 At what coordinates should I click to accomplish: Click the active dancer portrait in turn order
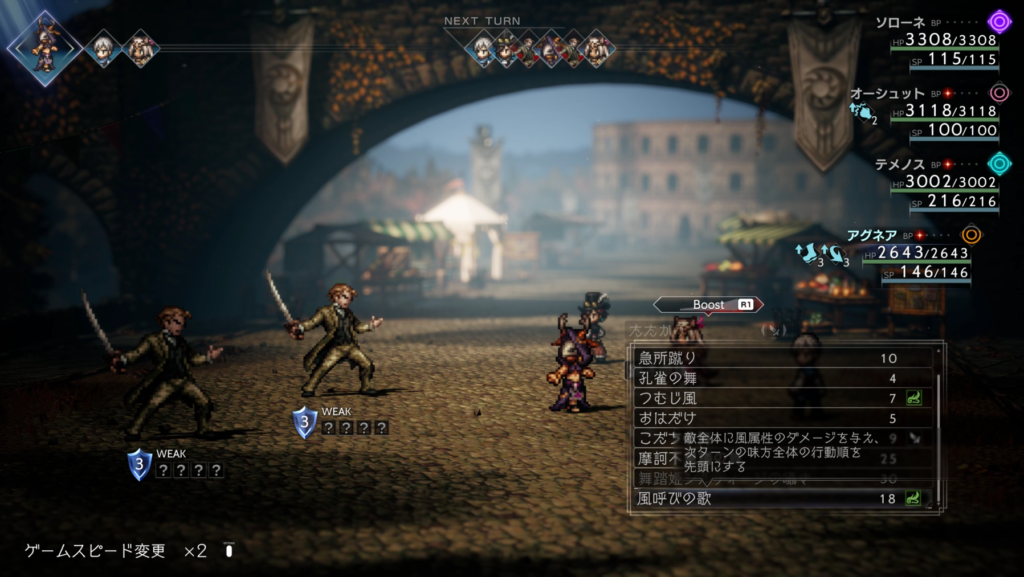[44, 46]
